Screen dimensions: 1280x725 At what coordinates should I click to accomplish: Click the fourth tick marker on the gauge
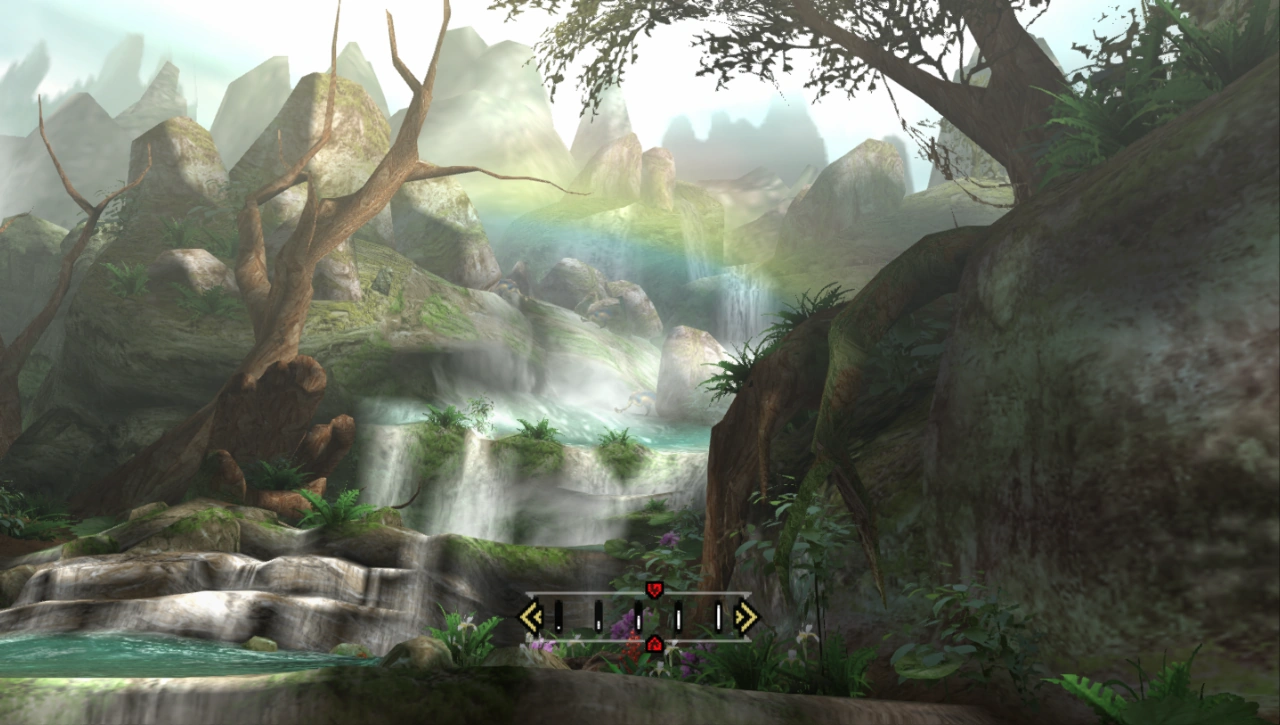click(x=678, y=615)
